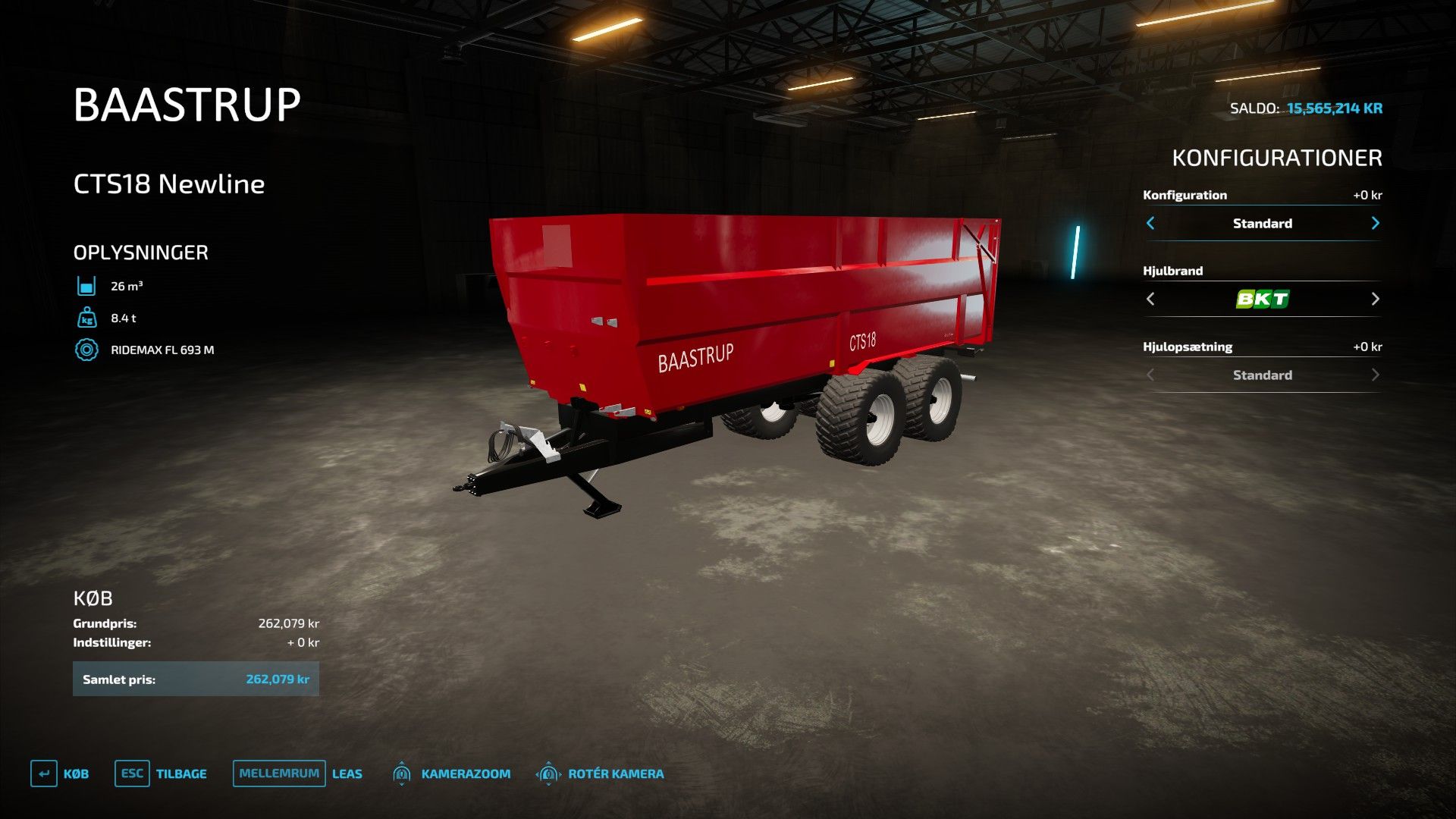Open the Konfigurationer section header
This screenshot has width=1456, height=819.
(1277, 158)
